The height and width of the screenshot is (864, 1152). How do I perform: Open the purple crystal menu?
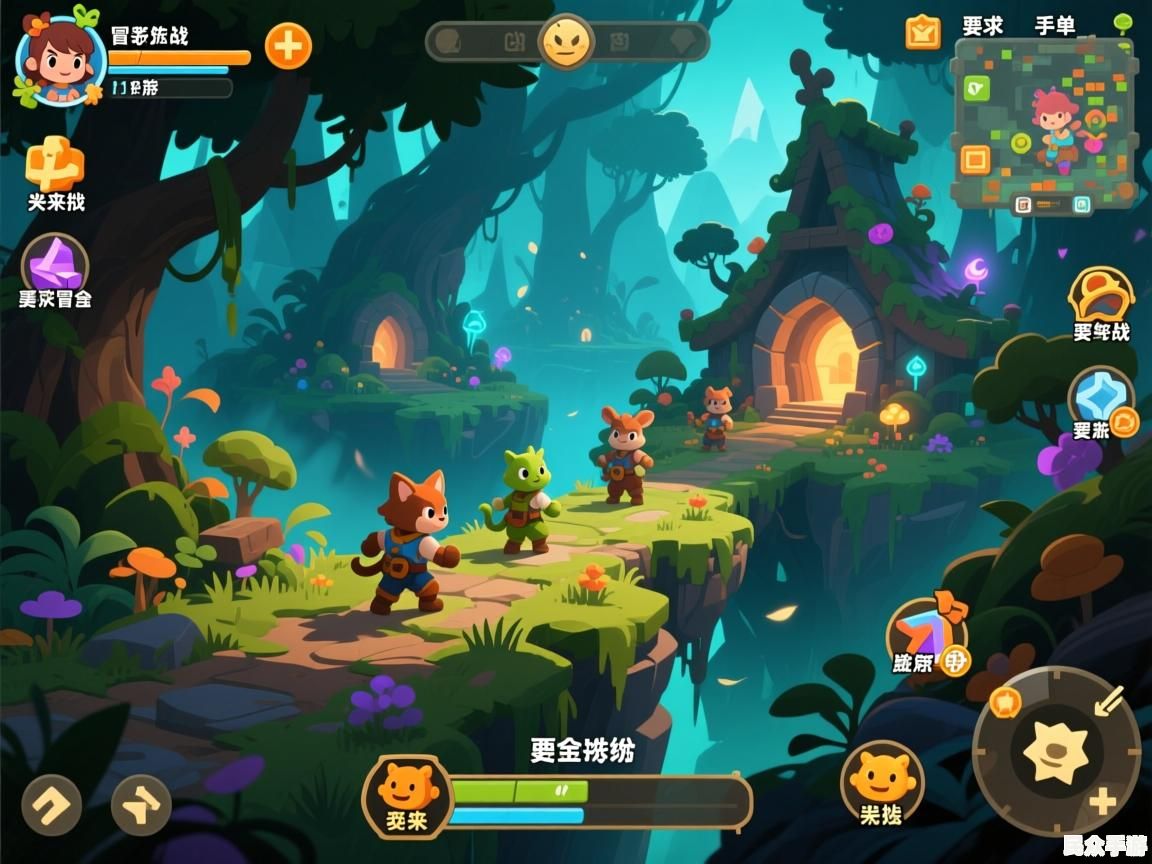point(55,264)
